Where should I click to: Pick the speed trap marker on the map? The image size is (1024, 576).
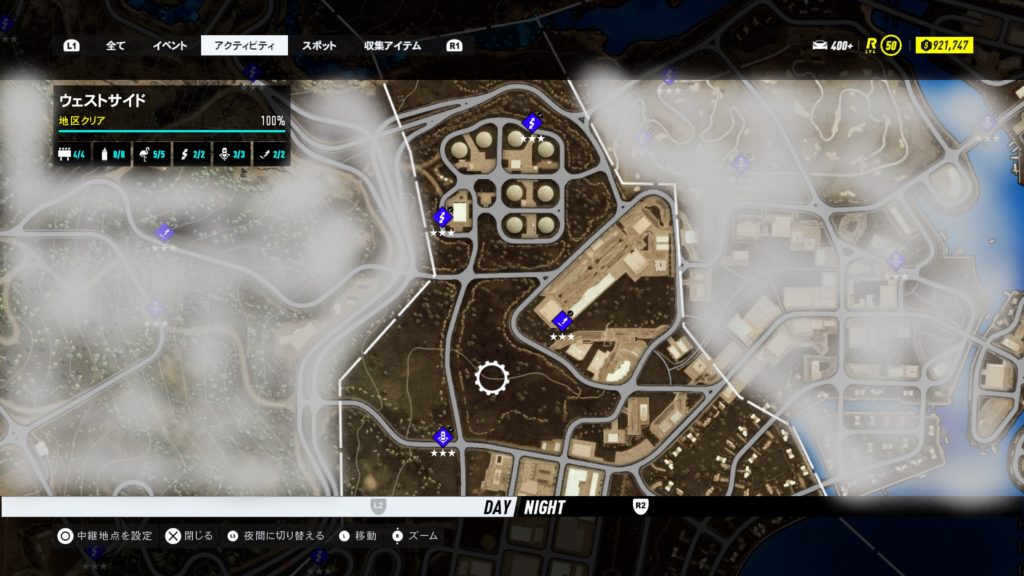tap(442, 437)
